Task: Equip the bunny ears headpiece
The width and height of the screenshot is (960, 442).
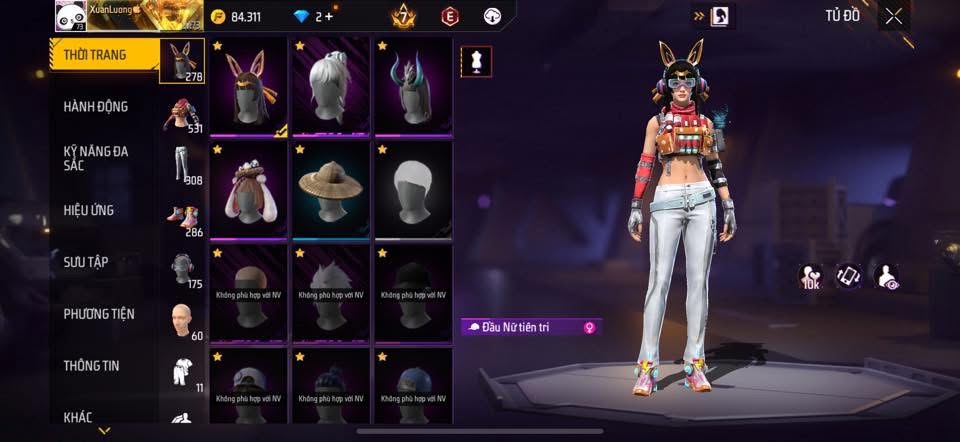Action: [x=249, y=87]
